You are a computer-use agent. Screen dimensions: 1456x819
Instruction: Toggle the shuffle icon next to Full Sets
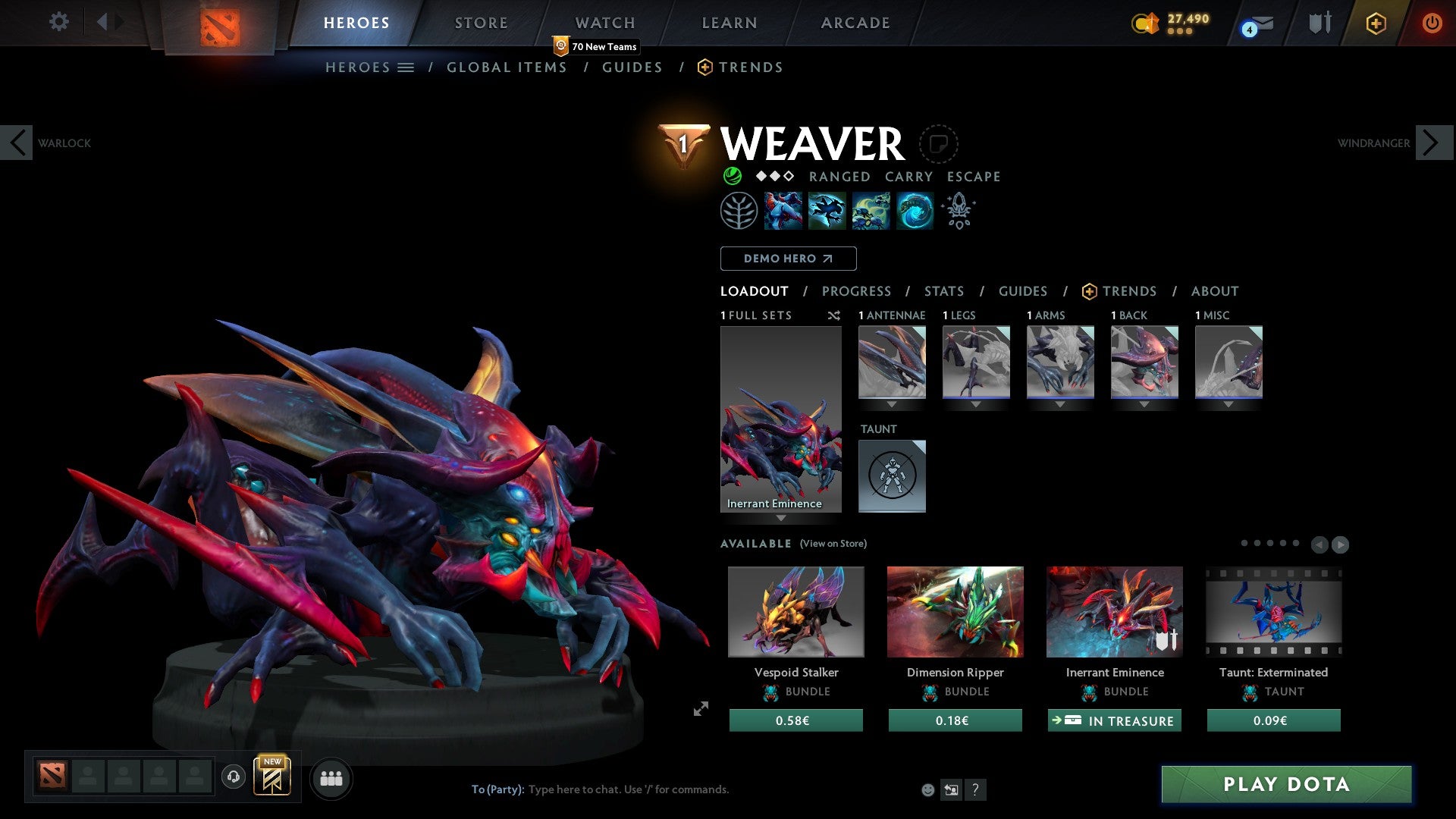(x=834, y=315)
